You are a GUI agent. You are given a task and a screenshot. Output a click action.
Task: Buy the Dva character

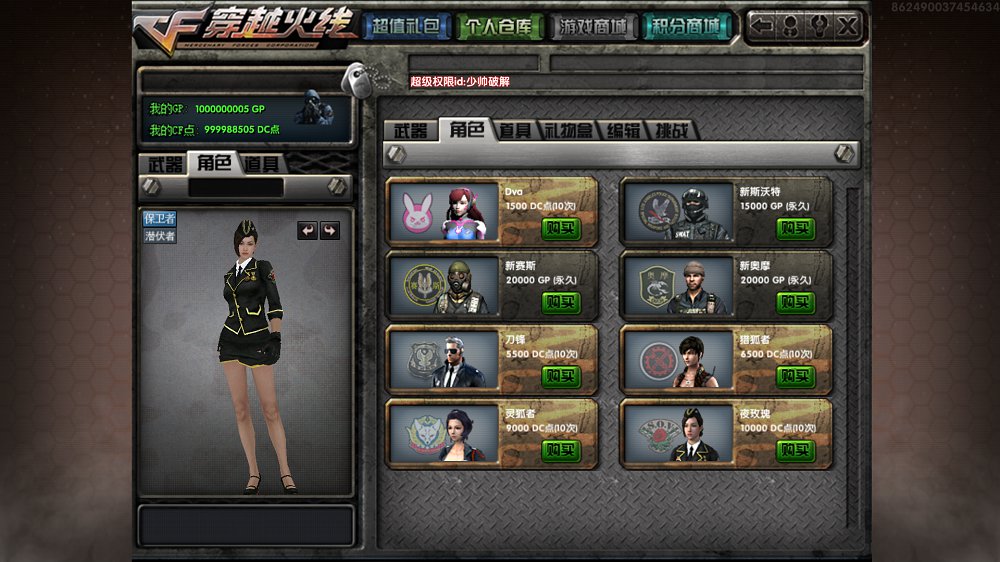pos(561,229)
